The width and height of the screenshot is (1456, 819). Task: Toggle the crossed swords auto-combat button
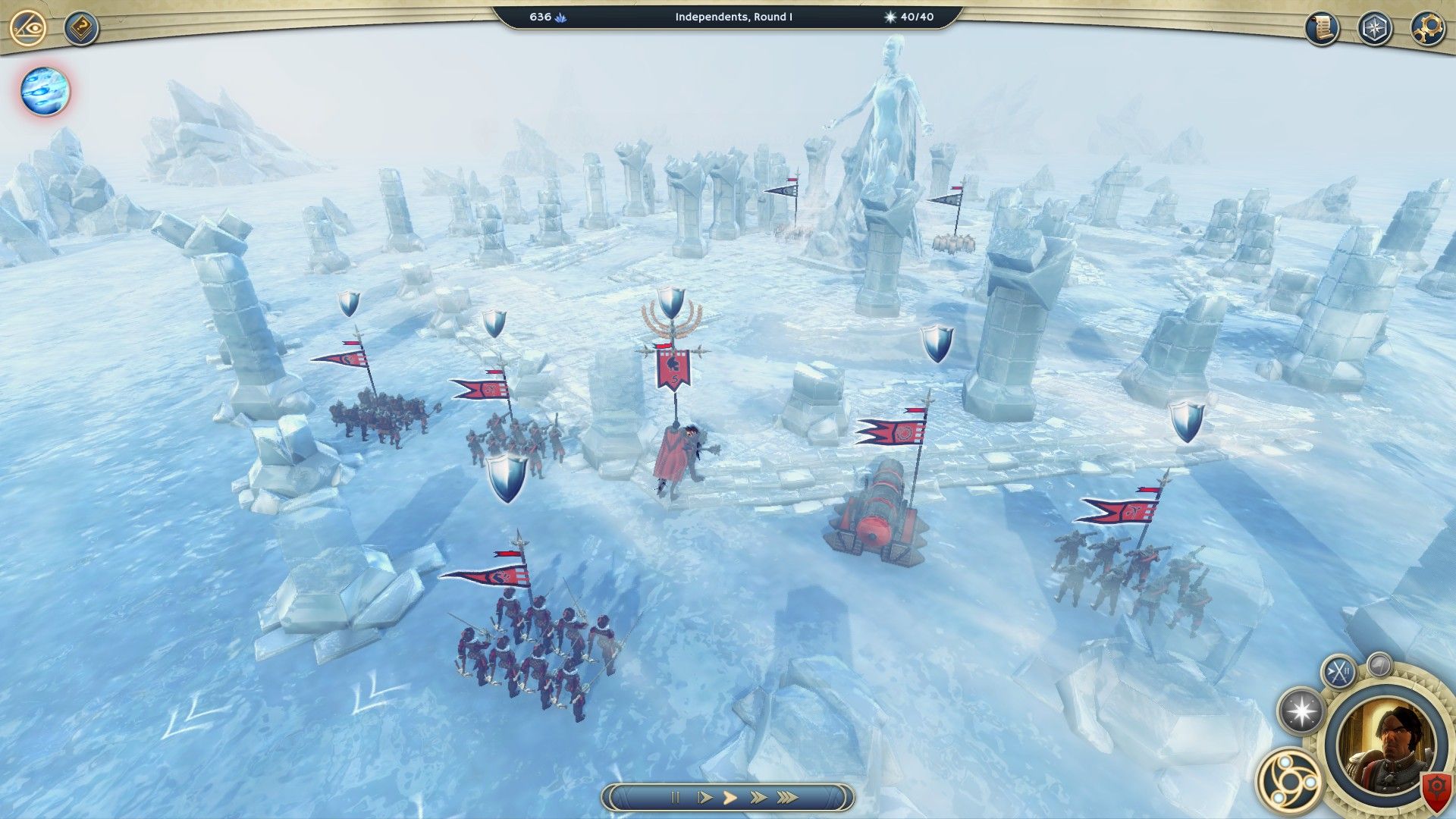pyautogui.click(x=1338, y=671)
